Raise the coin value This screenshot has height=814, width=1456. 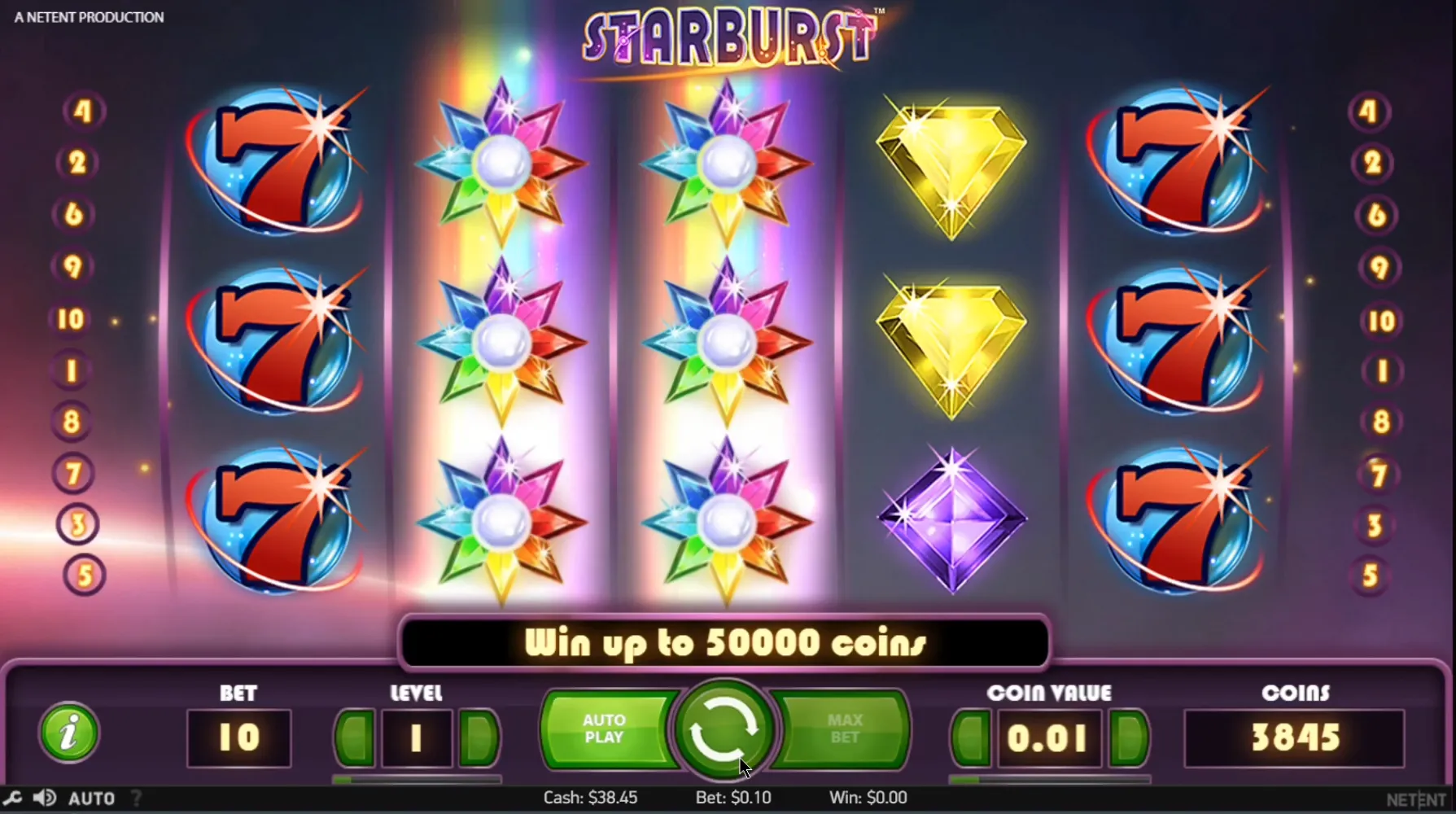tap(1129, 738)
